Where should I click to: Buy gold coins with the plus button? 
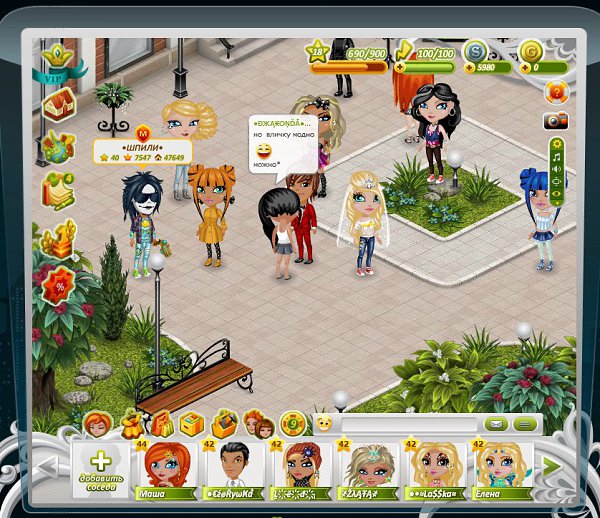[526, 67]
